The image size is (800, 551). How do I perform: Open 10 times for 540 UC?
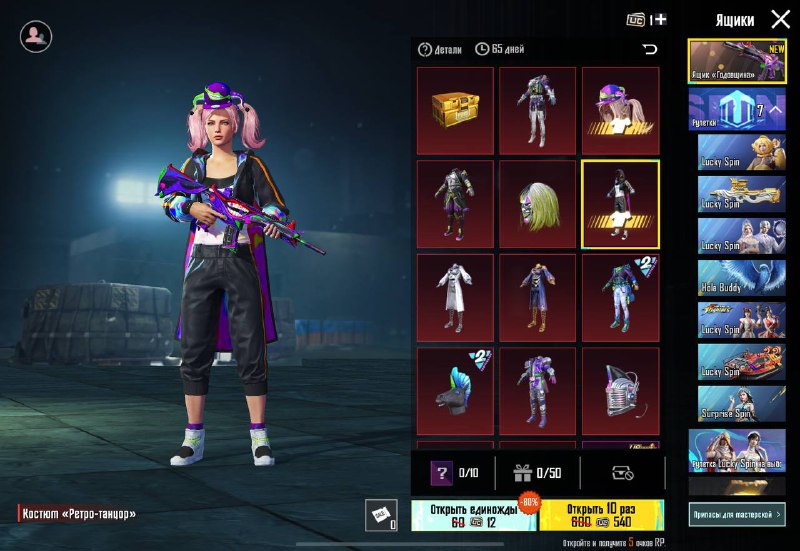click(601, 515)
